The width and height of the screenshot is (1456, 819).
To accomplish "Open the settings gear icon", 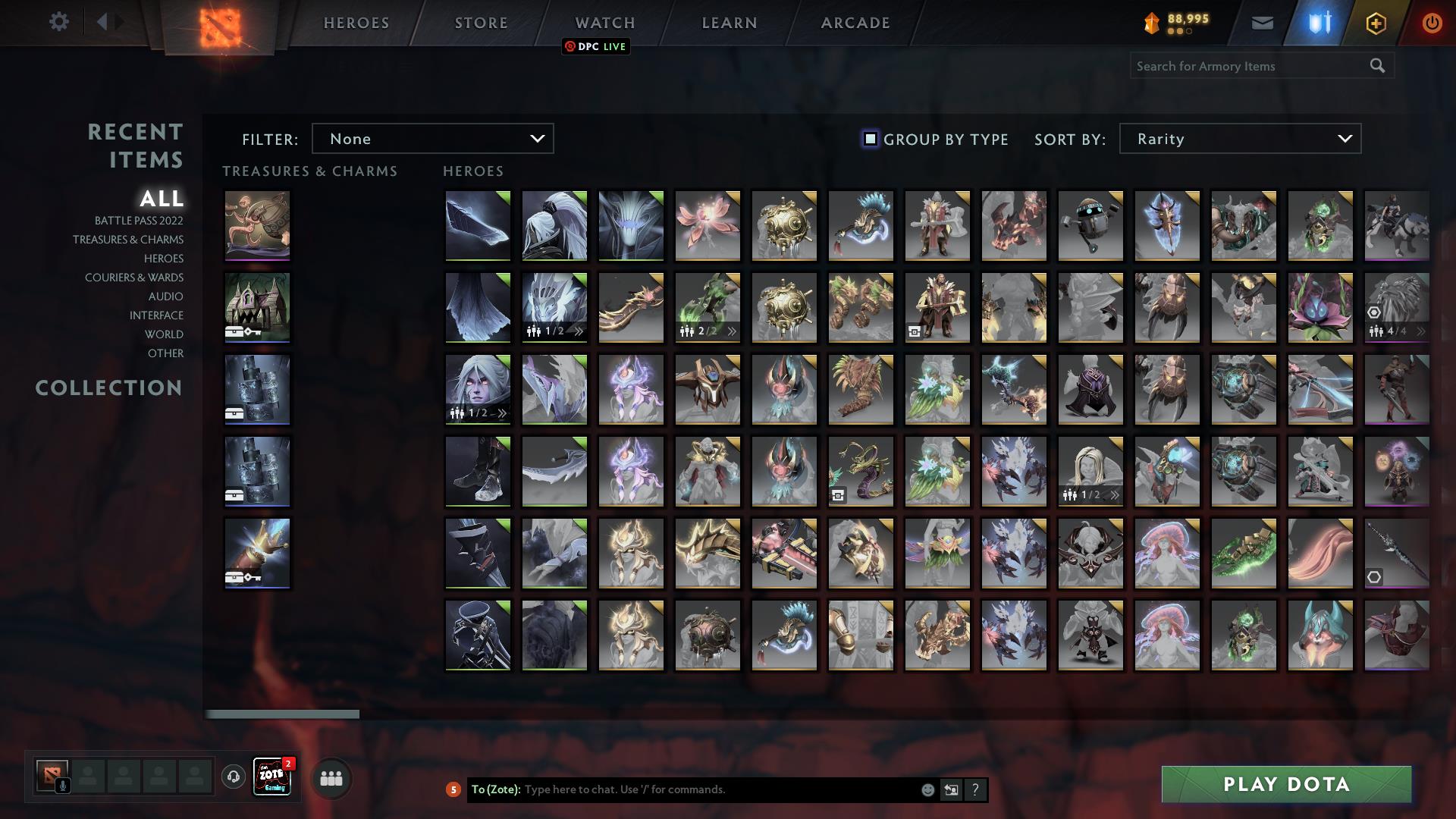I will tap(59, 22).
